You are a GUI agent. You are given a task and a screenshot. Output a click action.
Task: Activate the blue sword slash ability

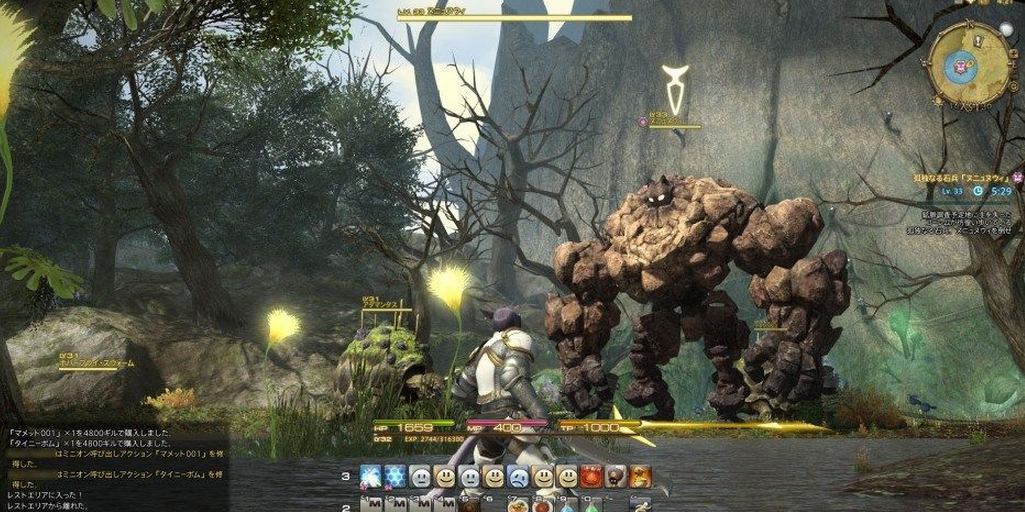(371, 477)
